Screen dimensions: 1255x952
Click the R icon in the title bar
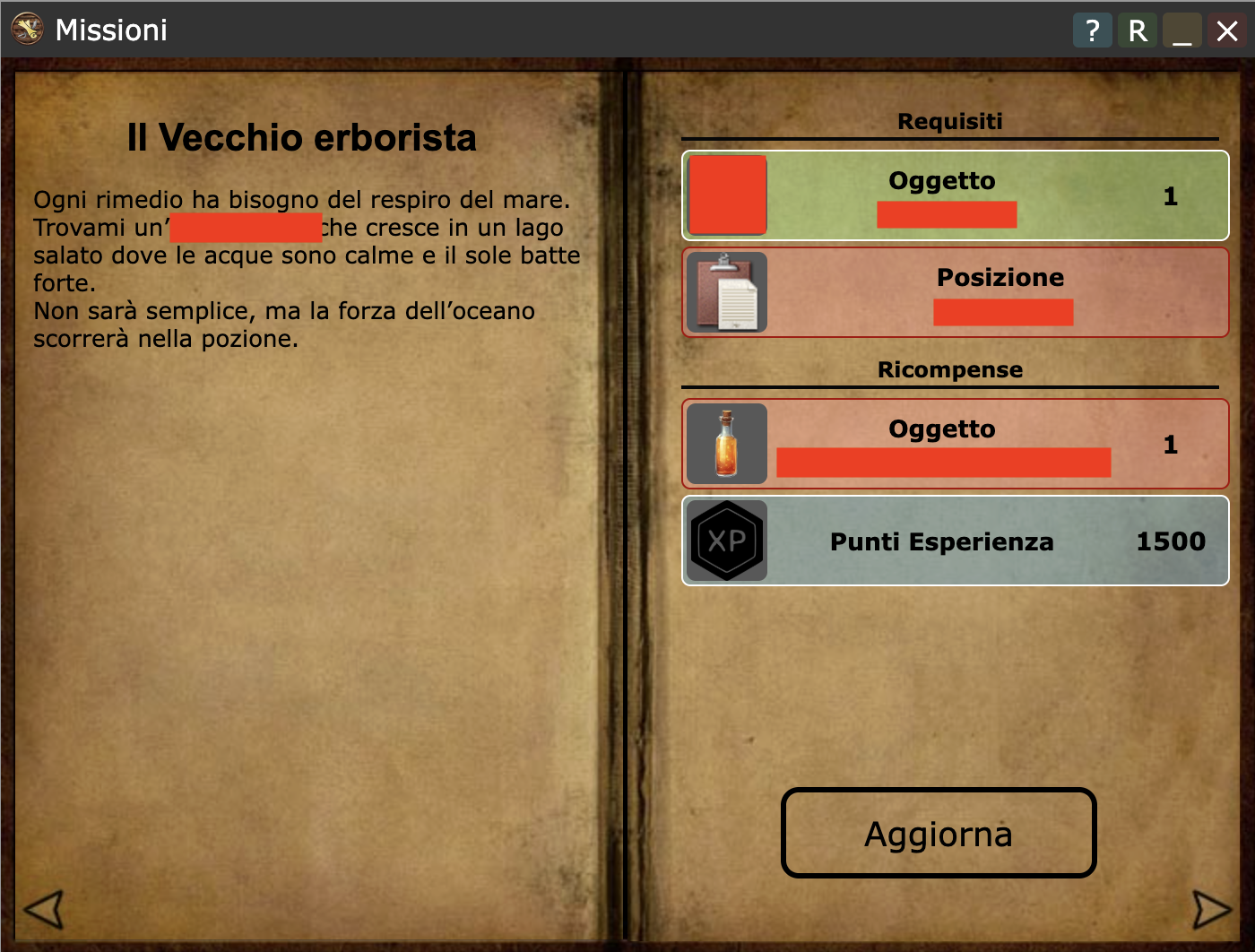[x=1137, y=30]
